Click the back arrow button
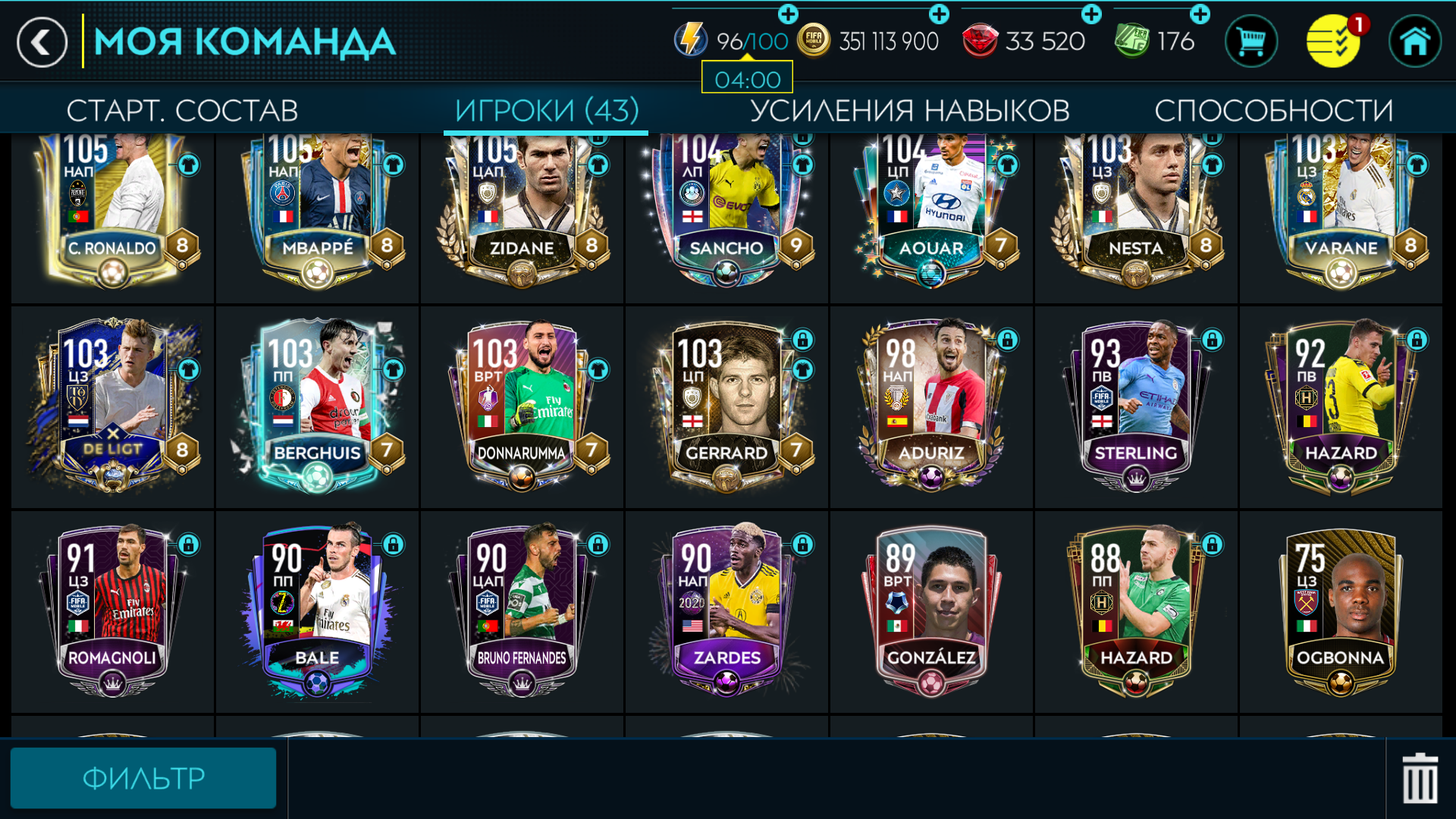This screenshot has height=819, width=1456. 42,42
